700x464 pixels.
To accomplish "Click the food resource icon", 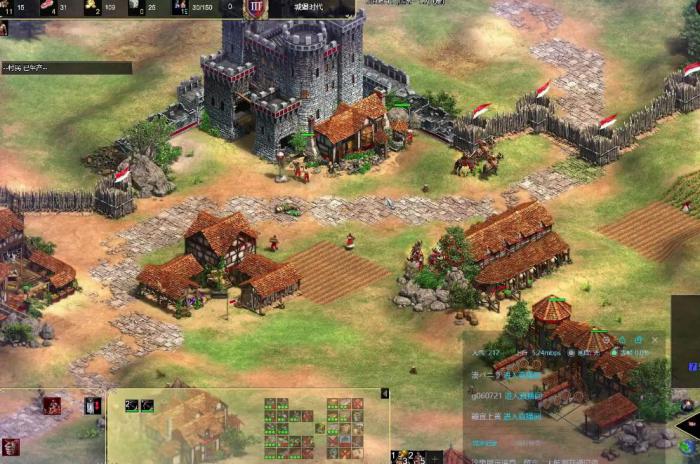I will point(48,7).
